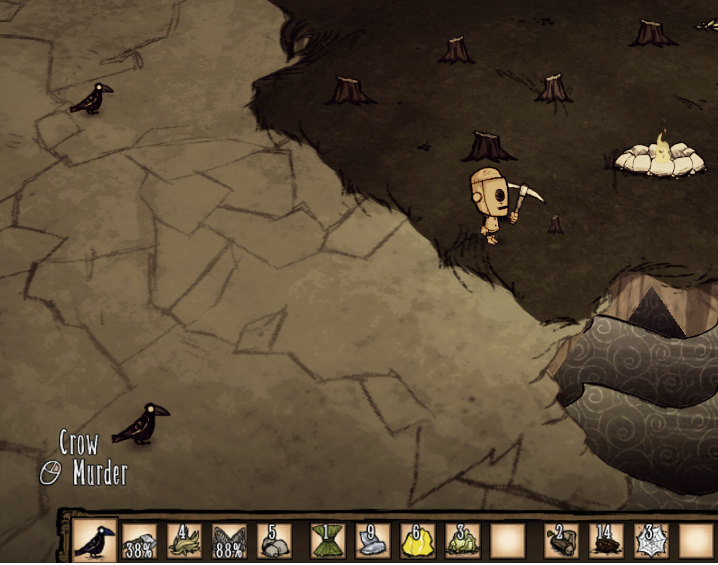Choose the 6 gold nuggets slot
718x565 pixels.
pyautogui.click(x=417, y=541)
